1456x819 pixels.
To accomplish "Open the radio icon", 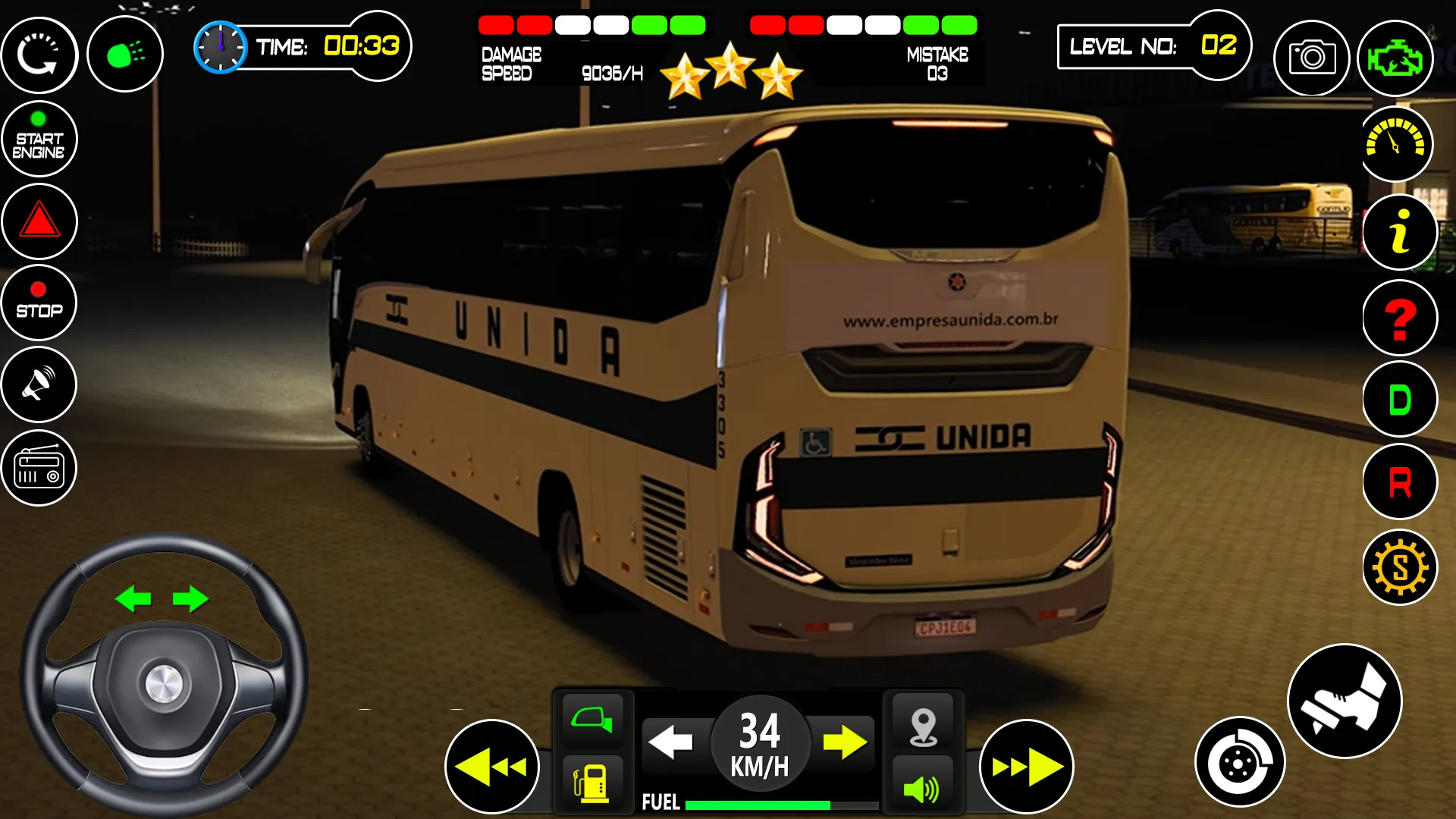I will pyautogui.click(x=39, y=468).
